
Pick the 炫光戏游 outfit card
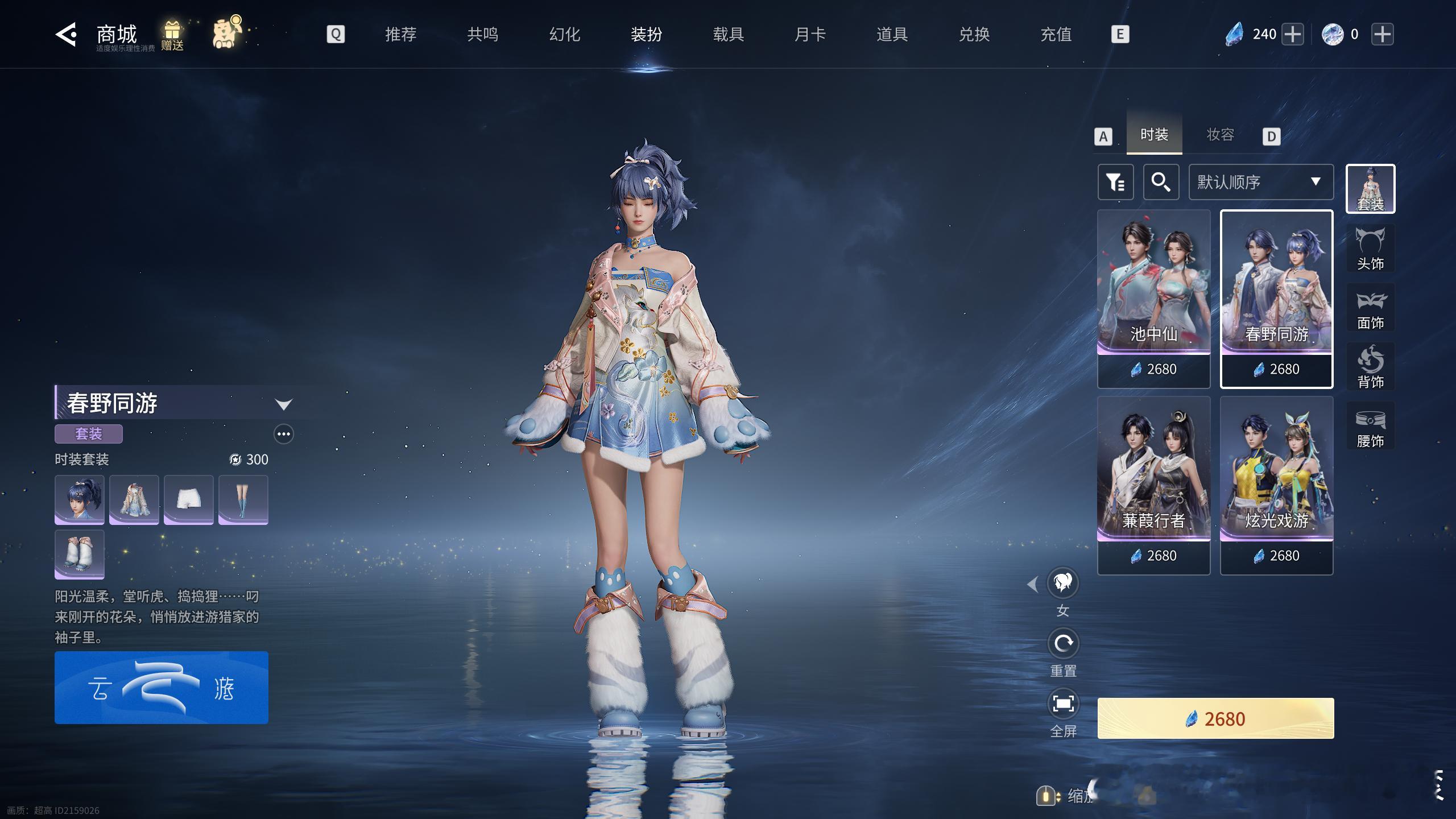tap(1276, 485)
